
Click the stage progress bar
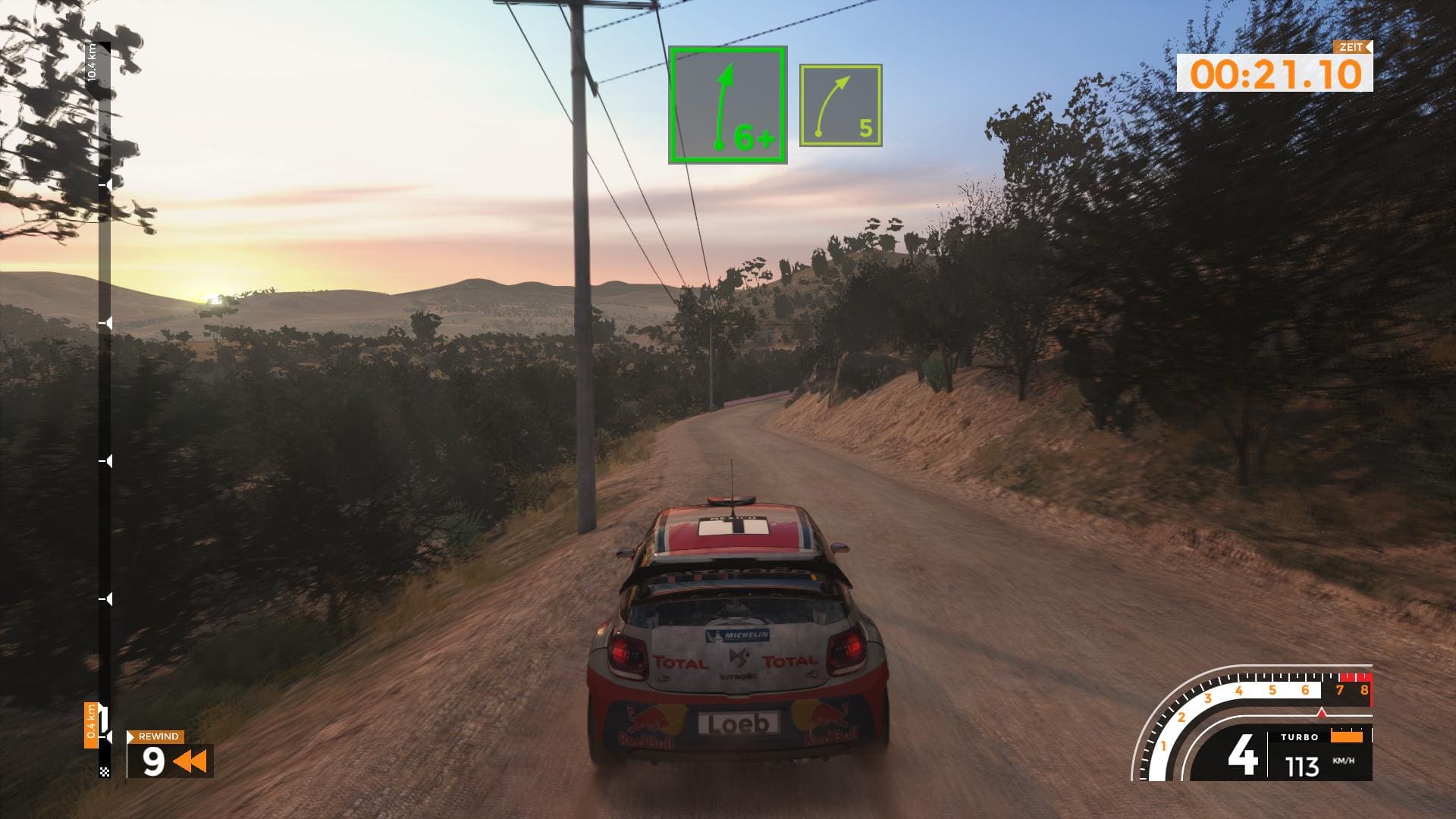click(105, 409)
